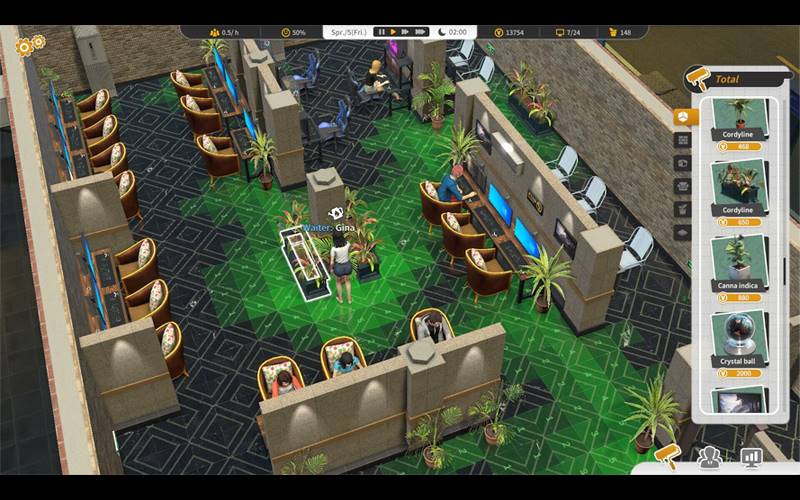Pause the game time

(x=381, y=32)
